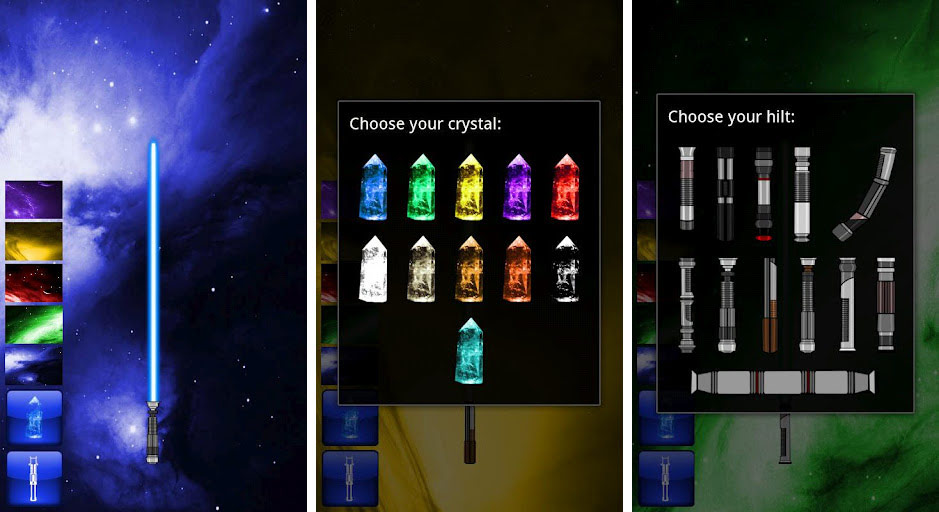This screenshot has height=512, width=939.
Task: Select the green nebula background thumbnail
Action: click(34, 324)
